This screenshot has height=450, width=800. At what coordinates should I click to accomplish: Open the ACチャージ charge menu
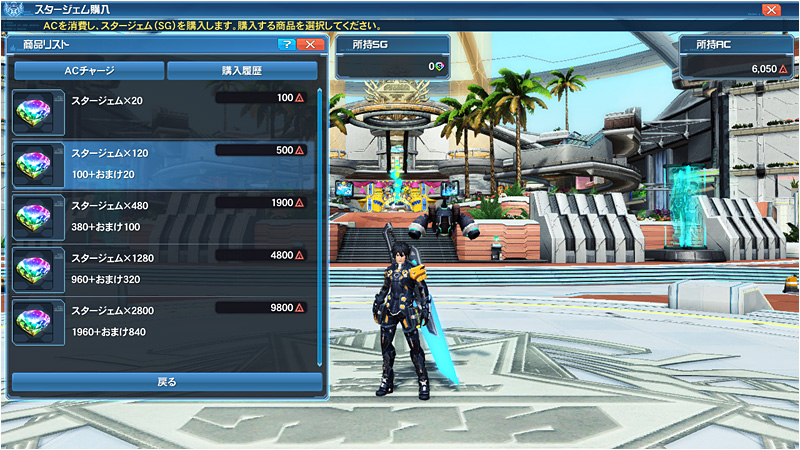[89, 71]
